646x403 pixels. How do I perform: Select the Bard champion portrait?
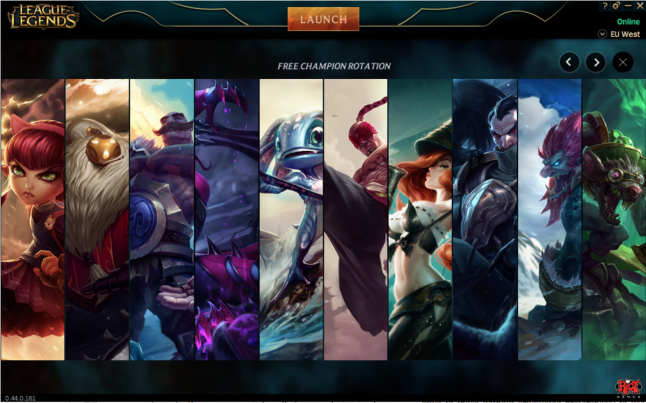pyautogui.click(x=97, y=219)
